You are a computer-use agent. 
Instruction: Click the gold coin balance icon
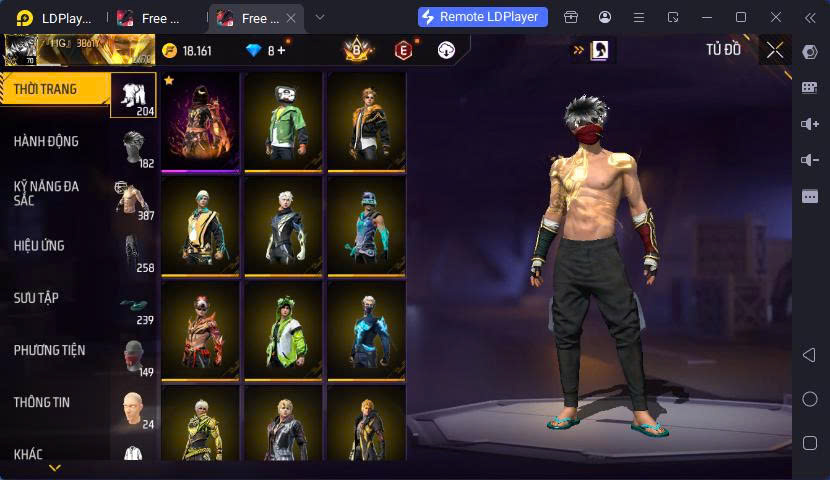[x=169, y=50]
